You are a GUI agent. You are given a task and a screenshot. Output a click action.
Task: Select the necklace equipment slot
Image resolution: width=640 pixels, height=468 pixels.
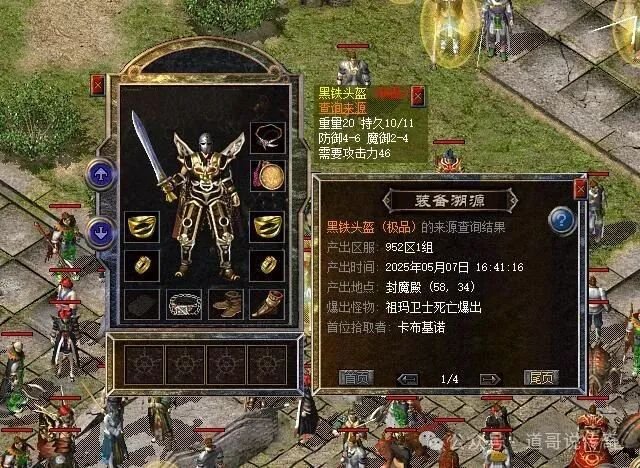point(266,136)
